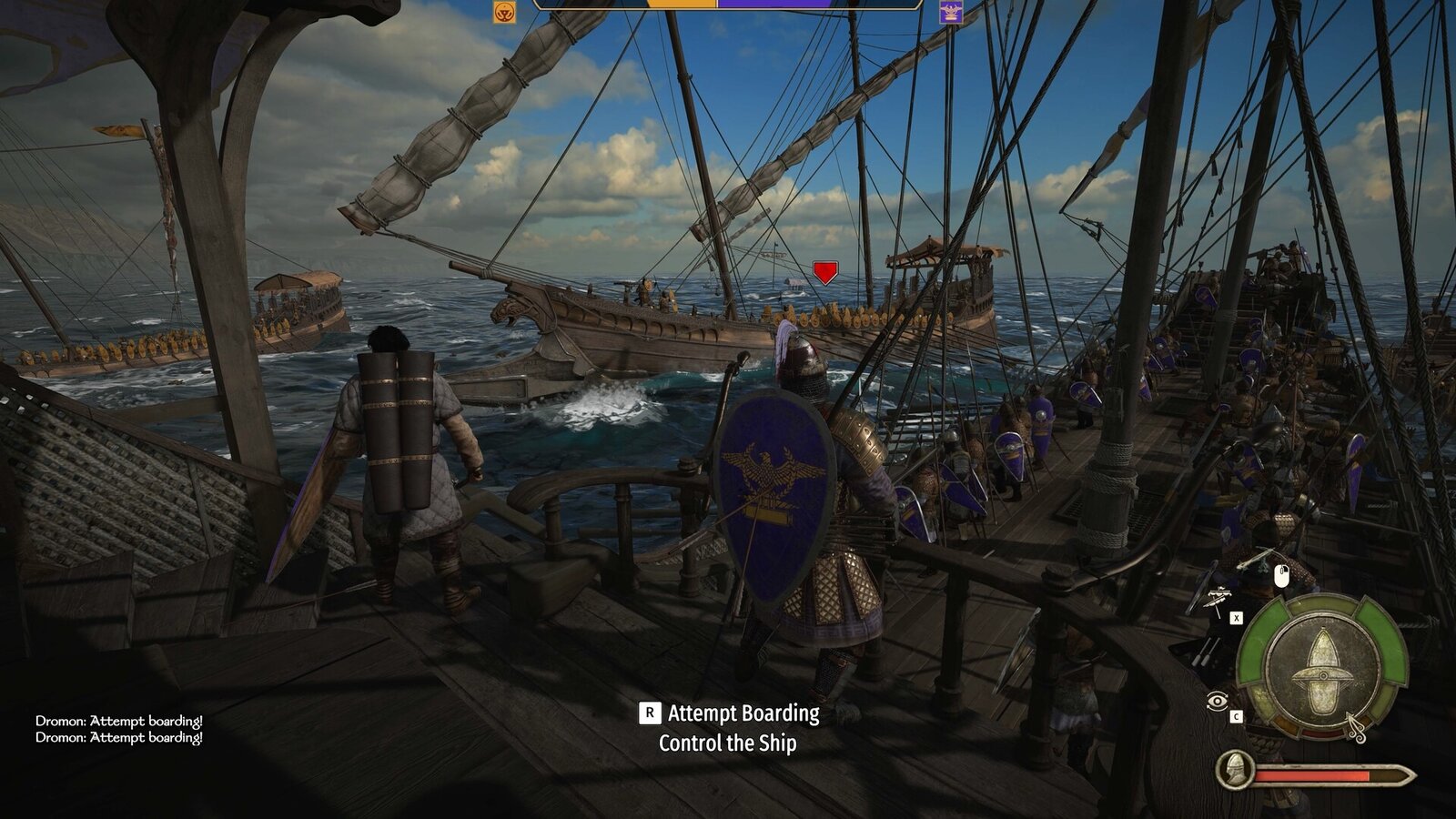
Task: Click the red health bar at bottom right
Action: [x=1312, y=775]
